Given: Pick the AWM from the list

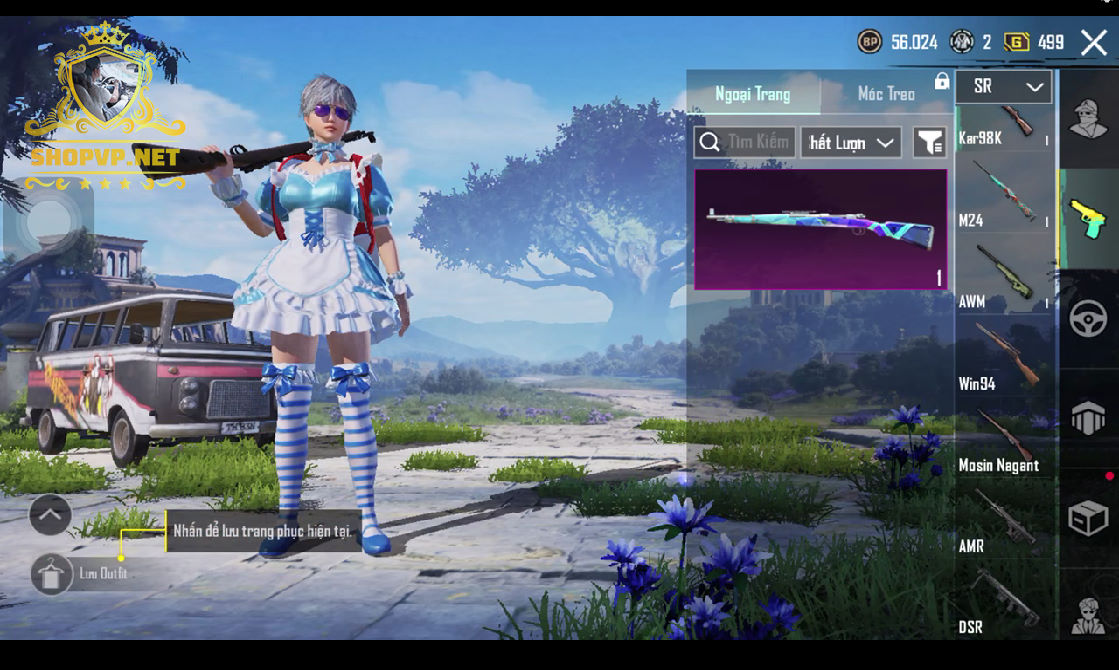Looking at the screenshot, I should pyautogui.click(x=1004, y=277).
